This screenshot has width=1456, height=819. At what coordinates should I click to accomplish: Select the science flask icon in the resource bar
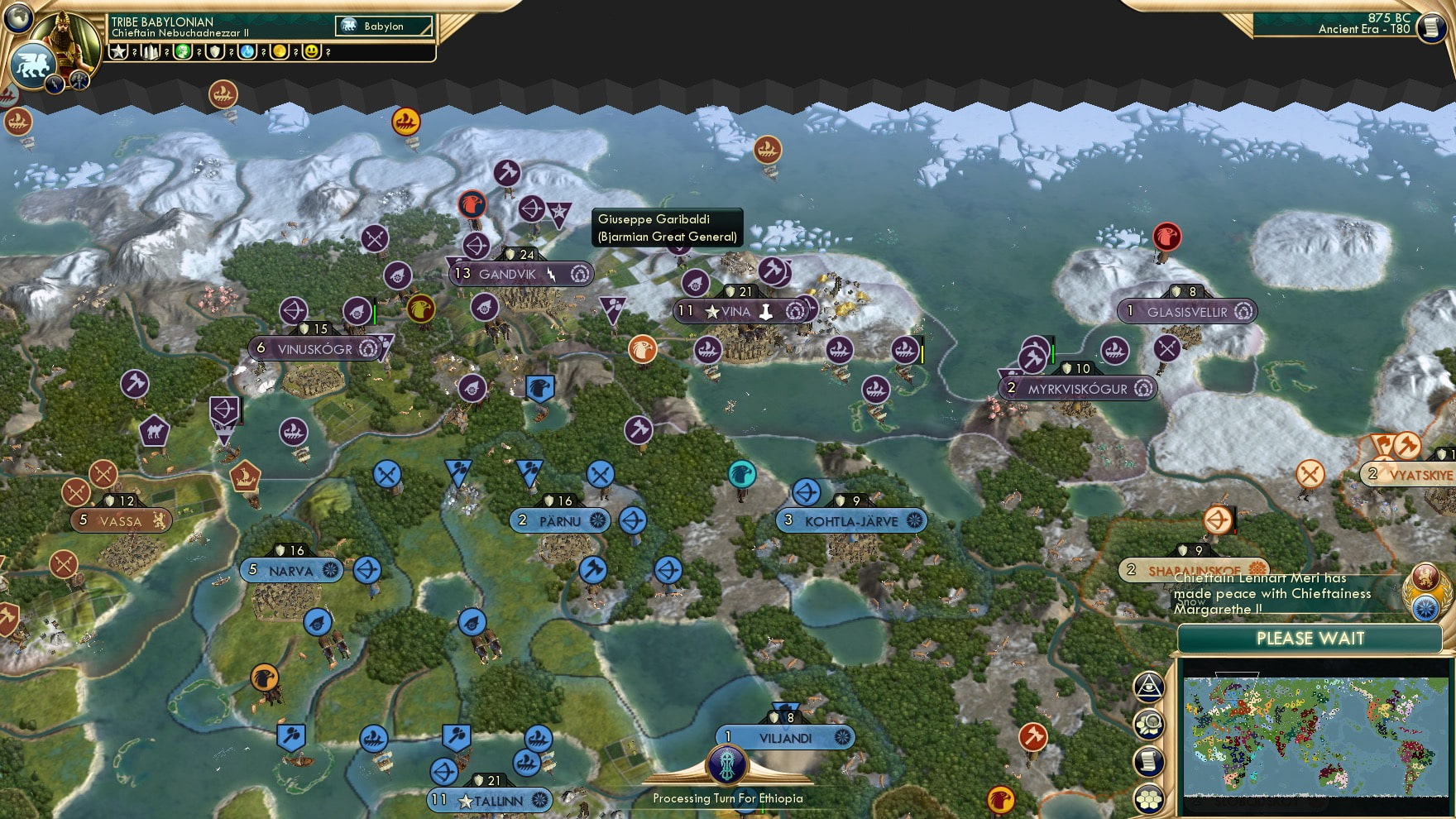(245, 52)
